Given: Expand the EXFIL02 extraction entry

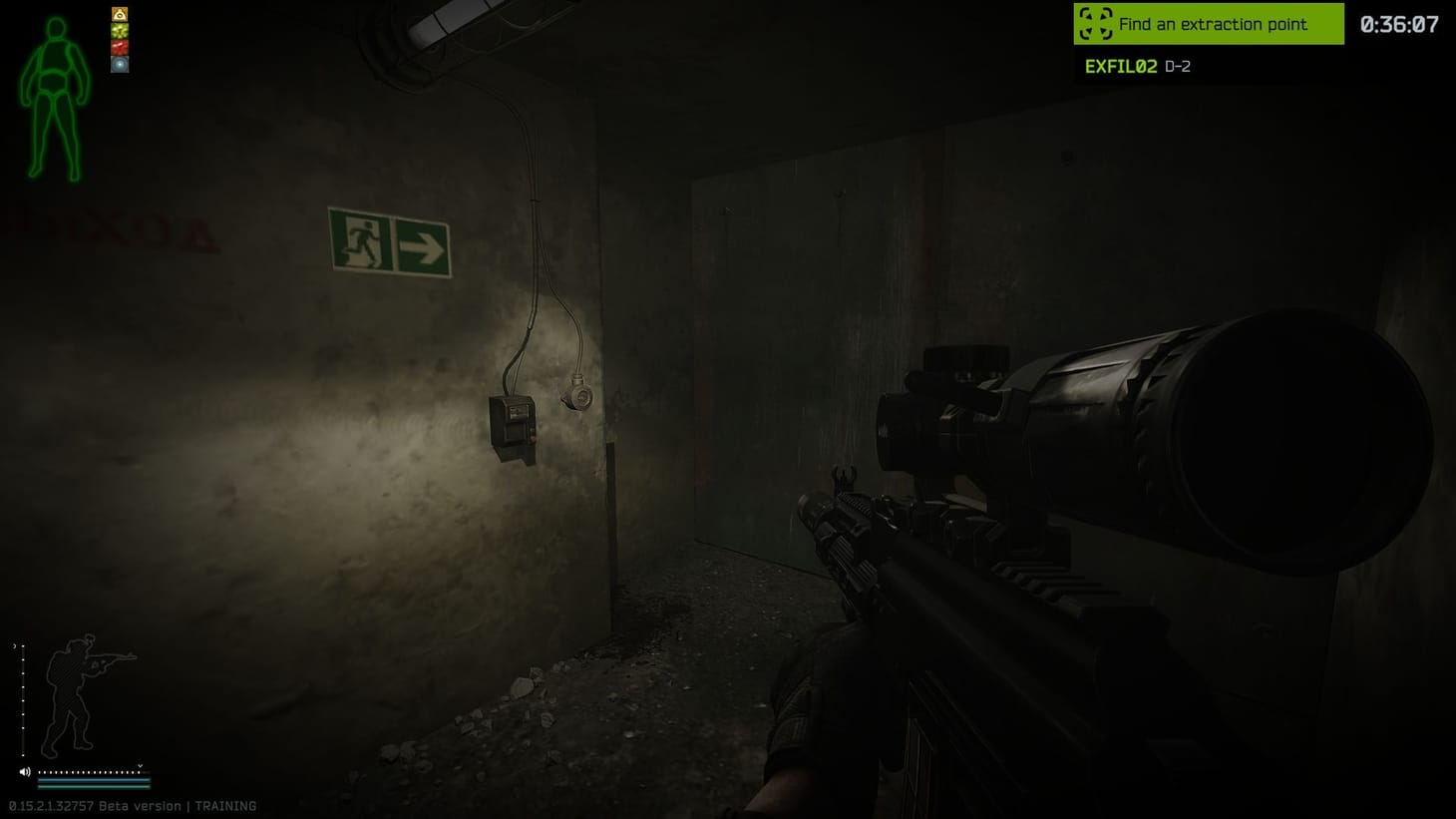Looking at the screenshot, I should click(x=1120, y=66).
